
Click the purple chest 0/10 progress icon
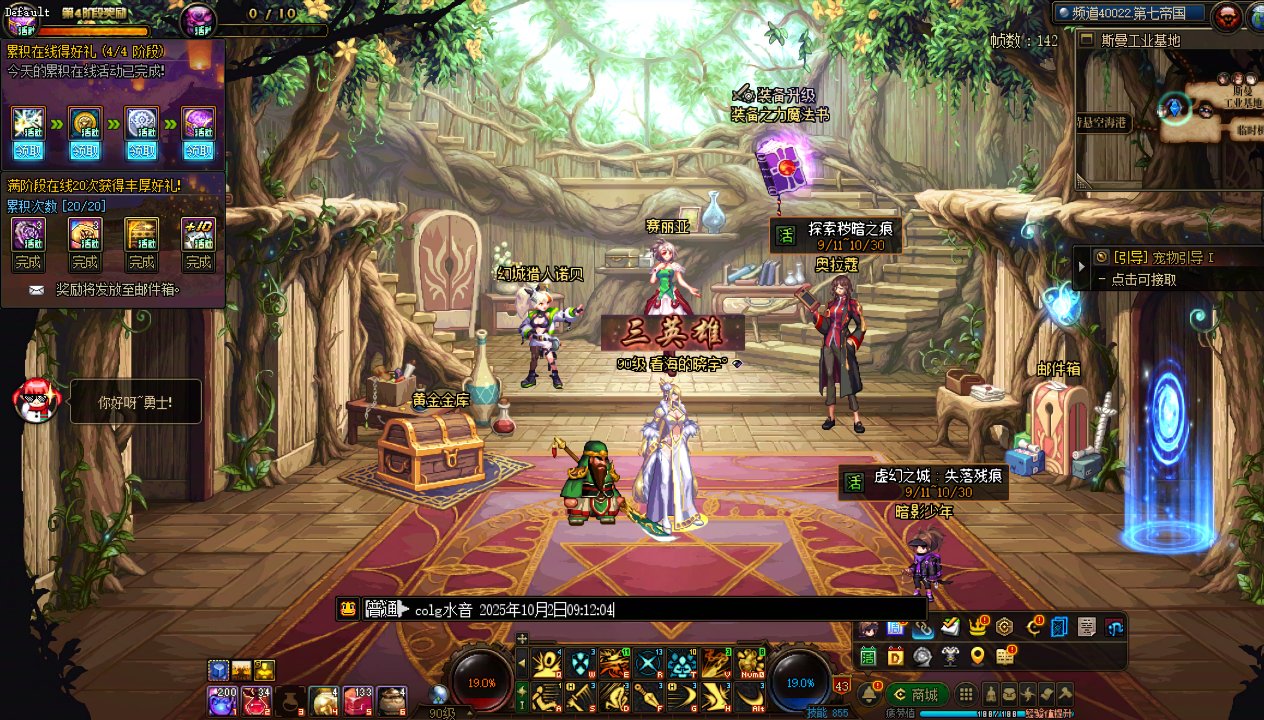click(x=199, y=19)
